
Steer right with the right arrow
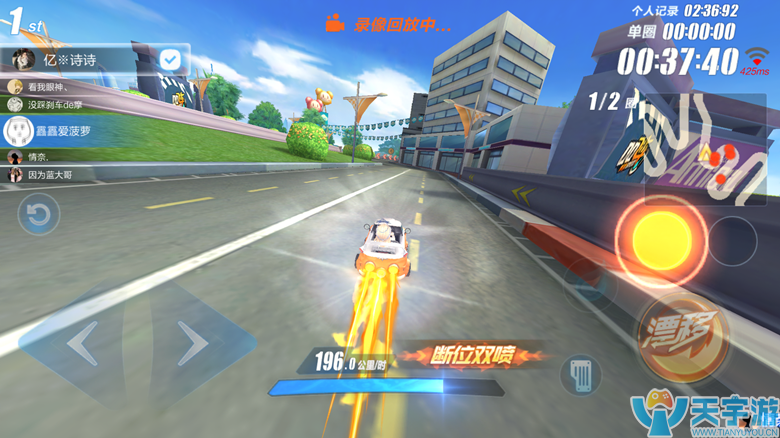point(190,345)
